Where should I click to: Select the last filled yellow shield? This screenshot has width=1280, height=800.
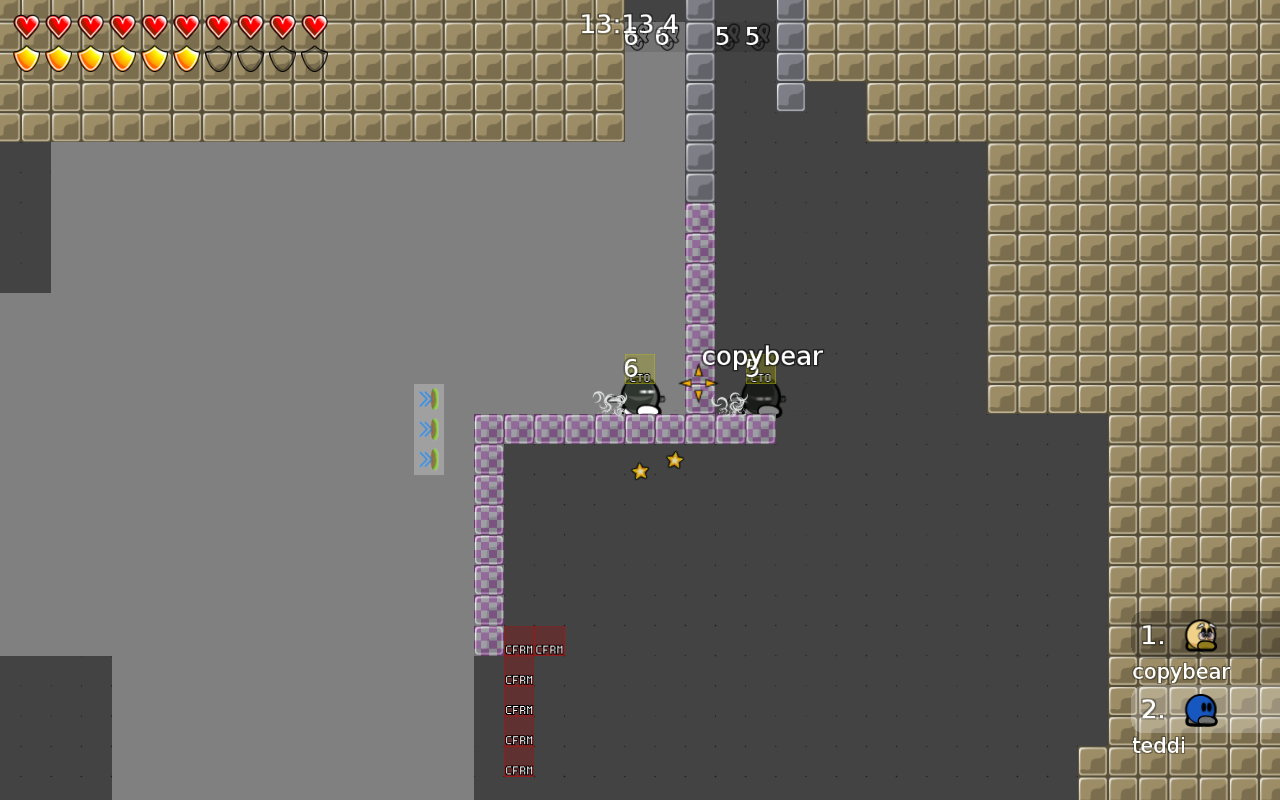pyautogui.click(x=186, y=56)
